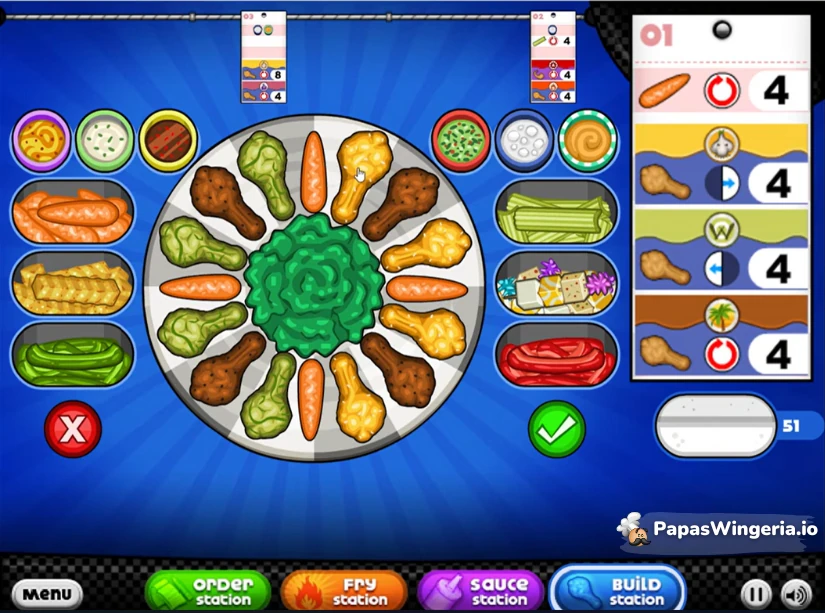
Task: Go to the Fry Station
Action: 343,590
